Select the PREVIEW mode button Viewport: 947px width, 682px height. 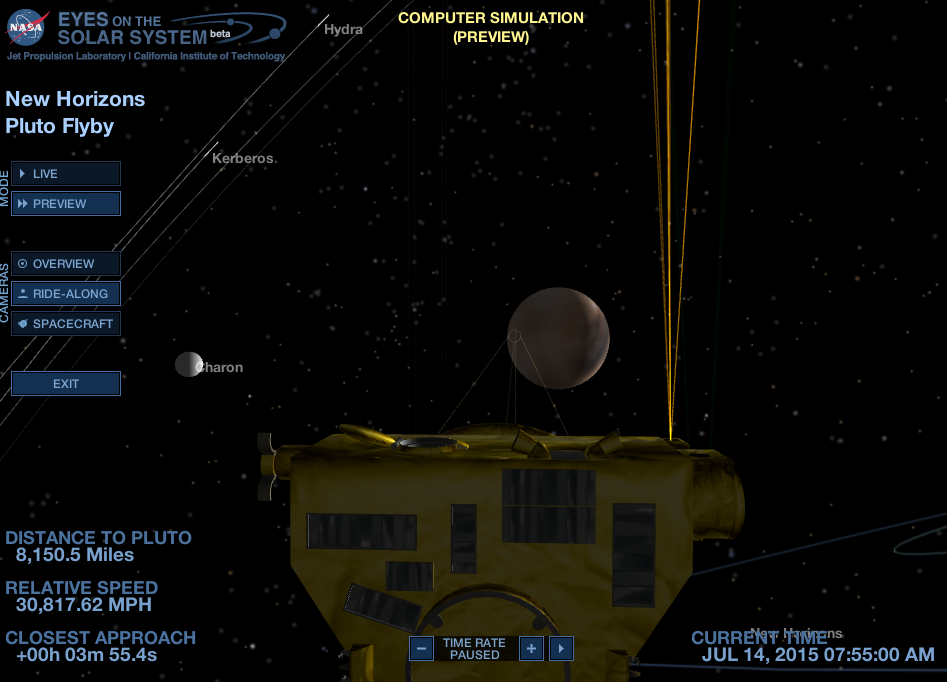[66, 204]
